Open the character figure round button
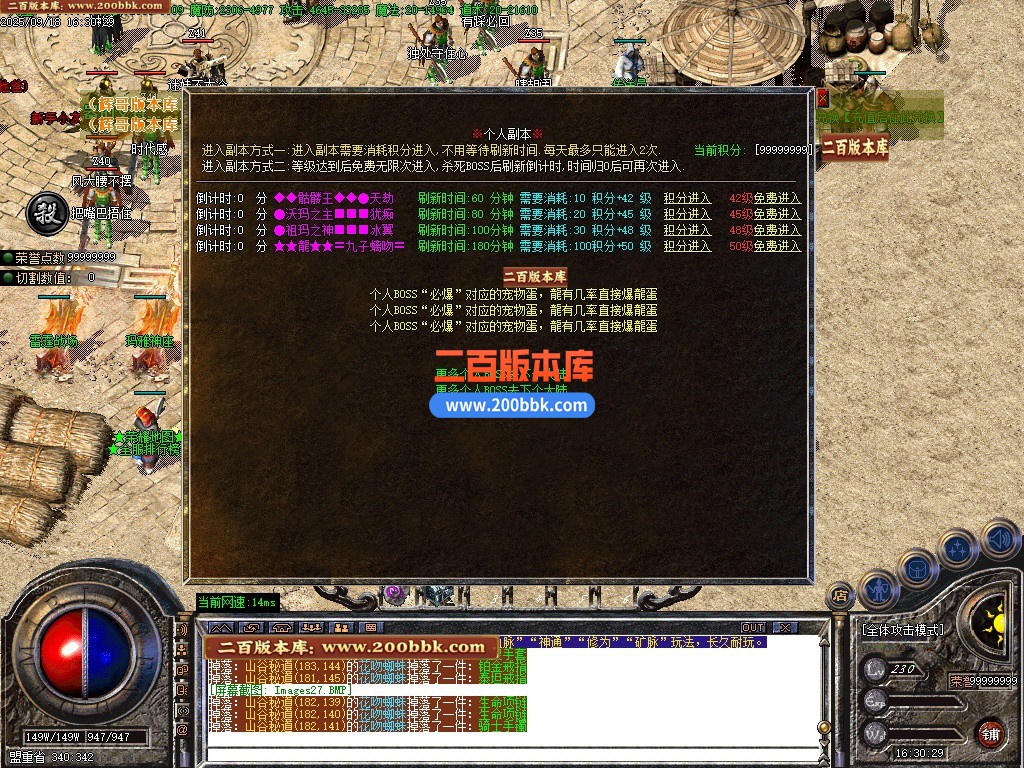 tap(877, 588)
